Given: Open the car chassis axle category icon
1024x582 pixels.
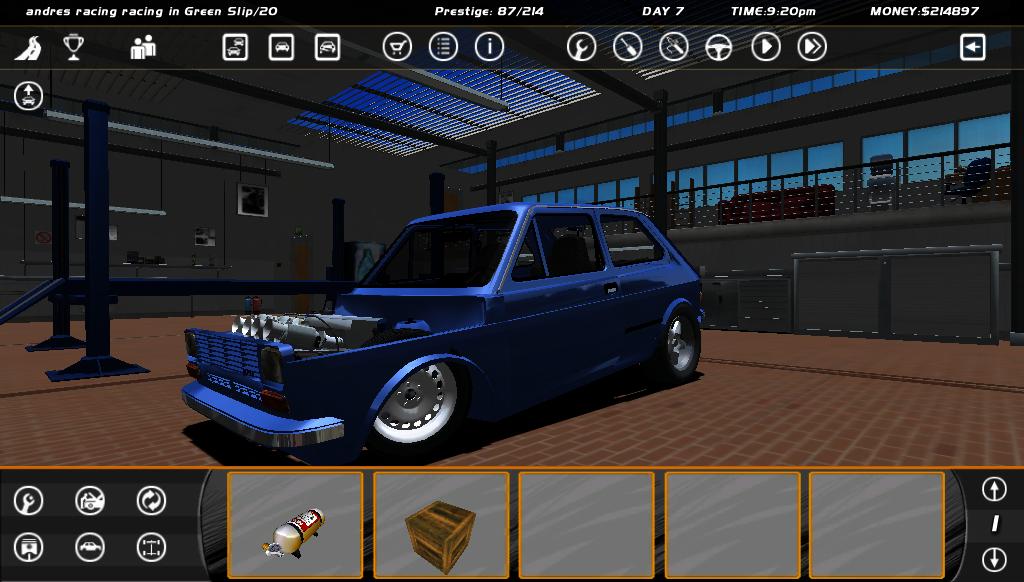Looking at the screenshot, I should [x=151, y=547].
